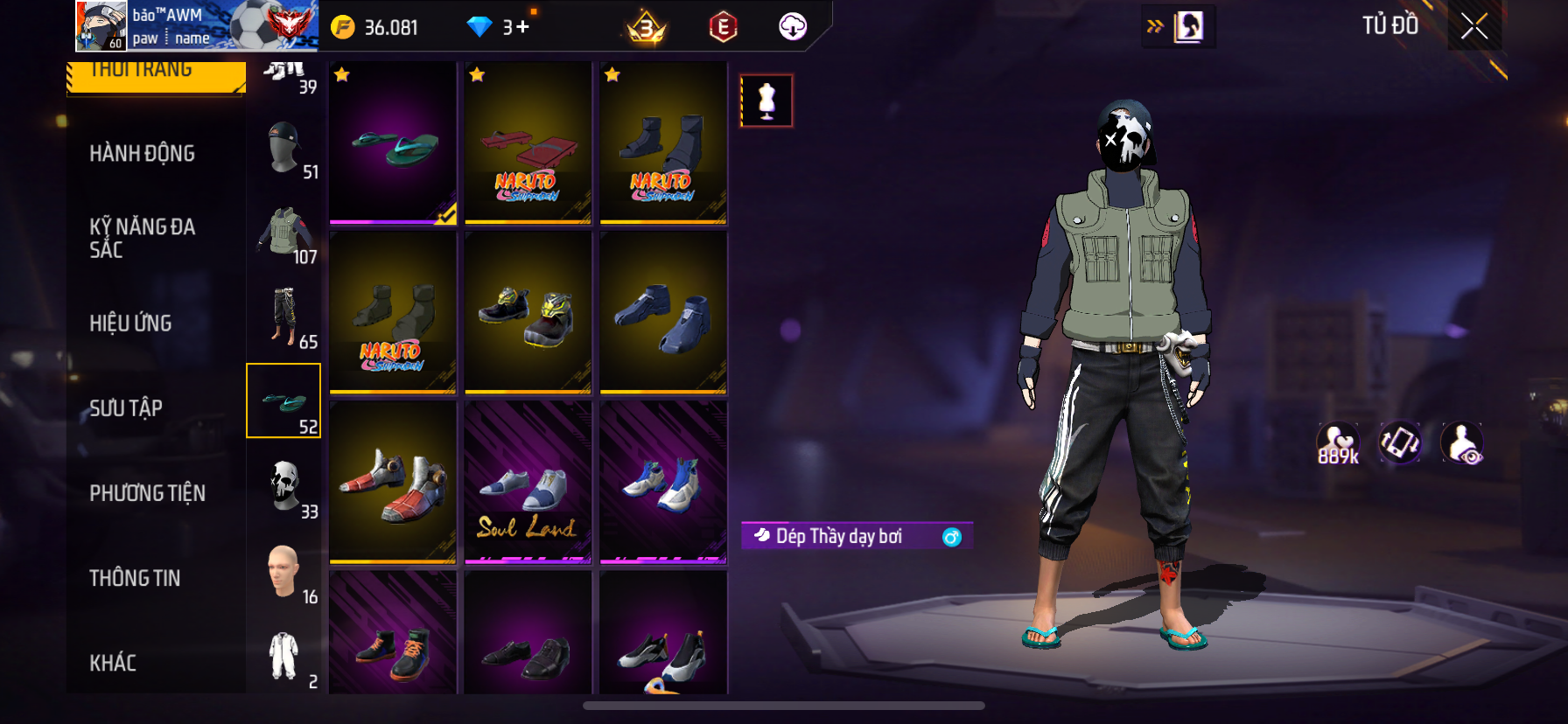Add diamonds with the plus button
This screenshot has height=724, width=1568.
(522, 27)
